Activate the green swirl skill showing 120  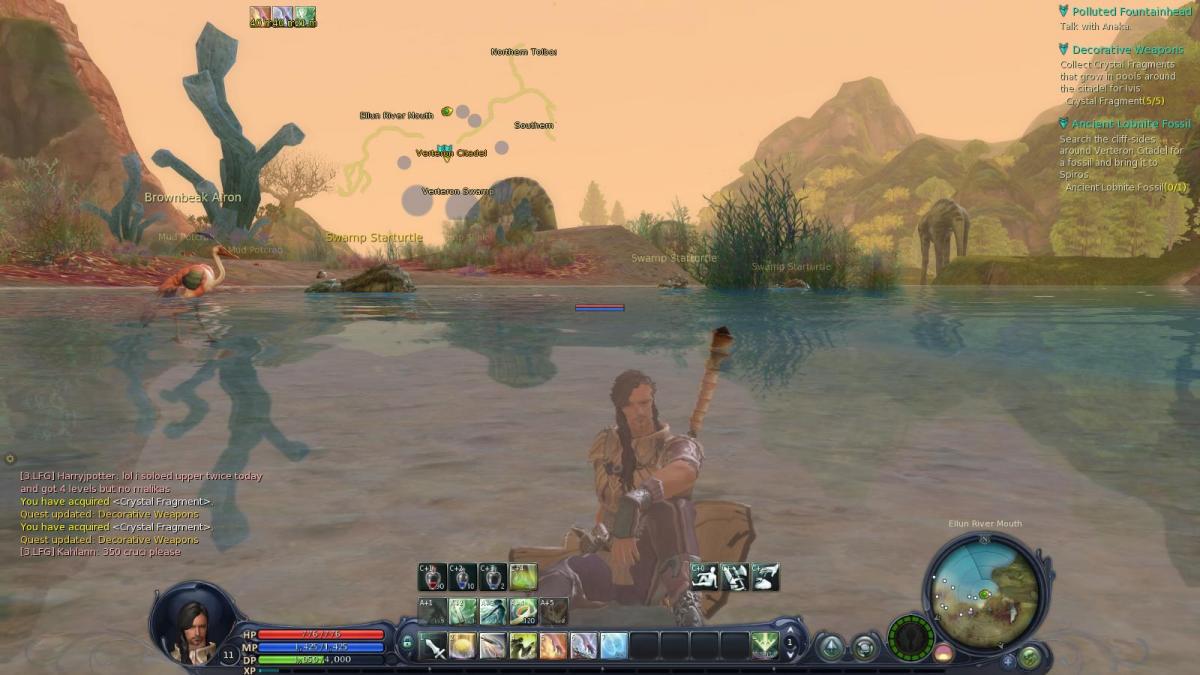pos(523,611)
